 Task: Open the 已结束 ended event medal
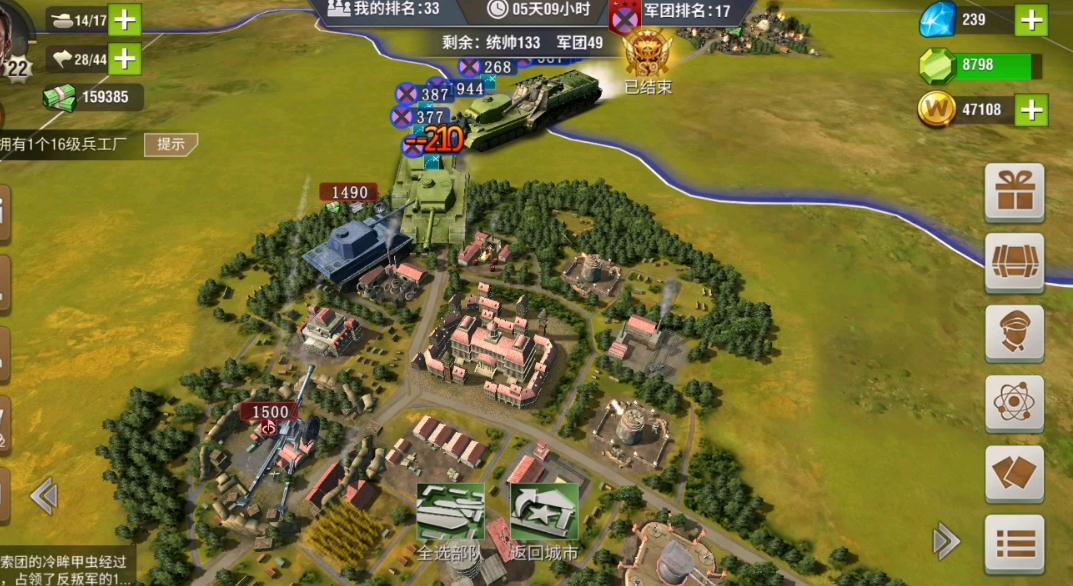647,60
